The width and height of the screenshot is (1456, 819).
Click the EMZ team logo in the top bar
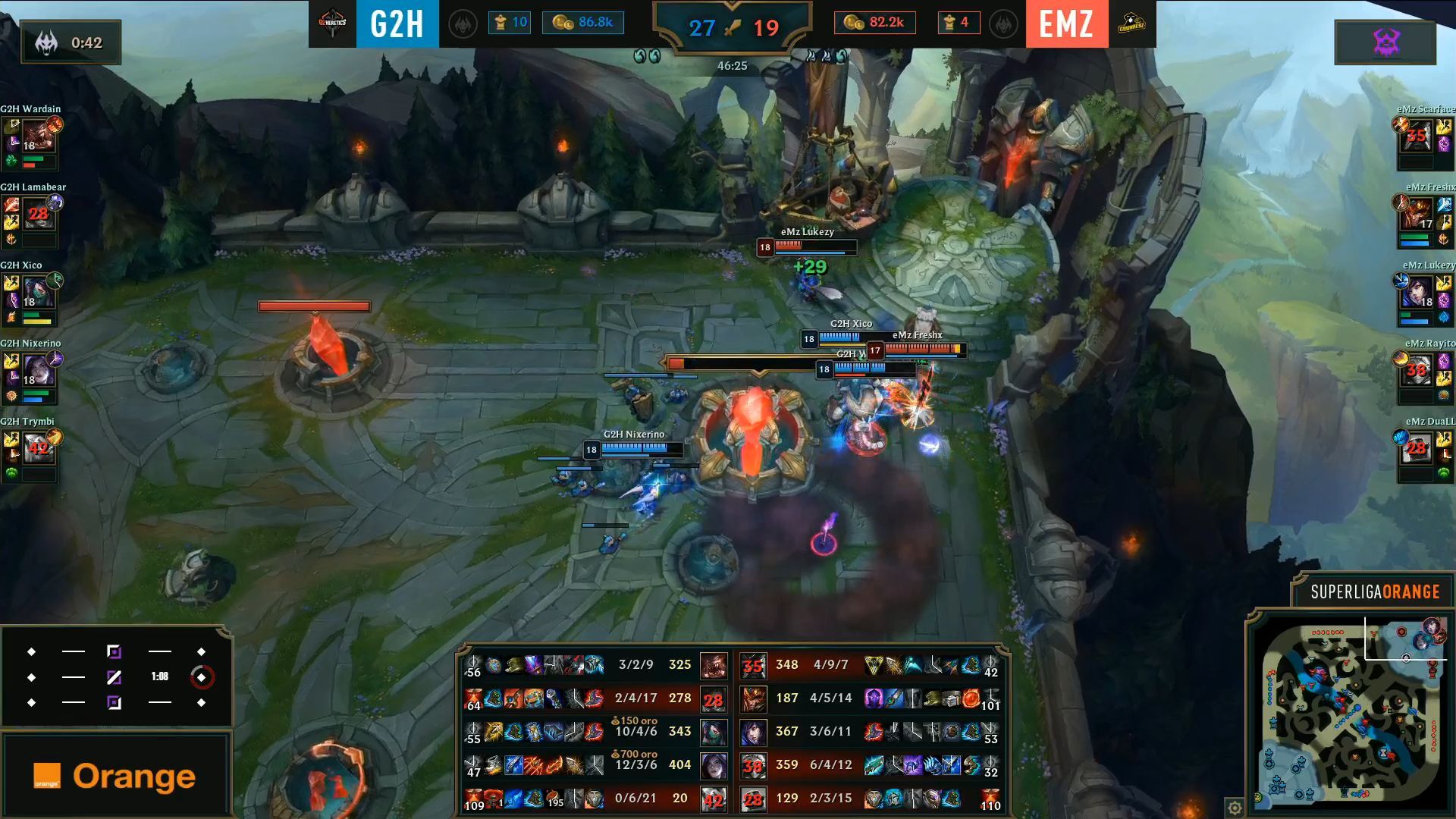1131,24
